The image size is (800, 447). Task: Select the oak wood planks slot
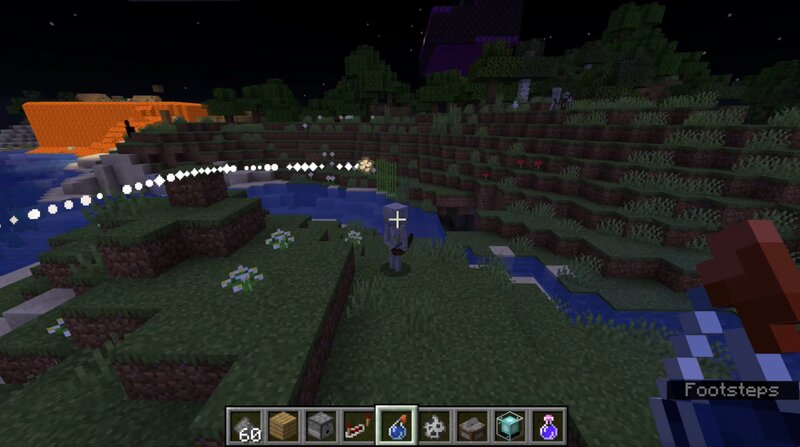pyautogui.click(x=285, y=426)
